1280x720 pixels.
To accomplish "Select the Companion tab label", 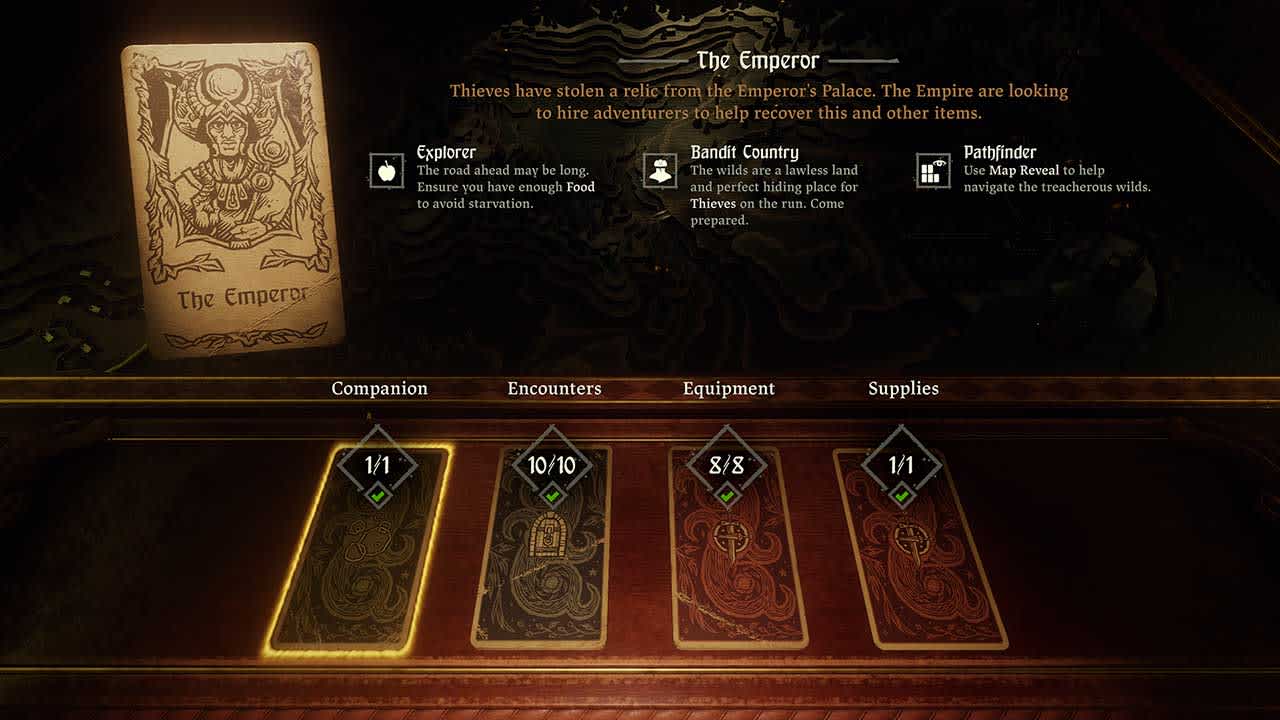I will [381, 388].
